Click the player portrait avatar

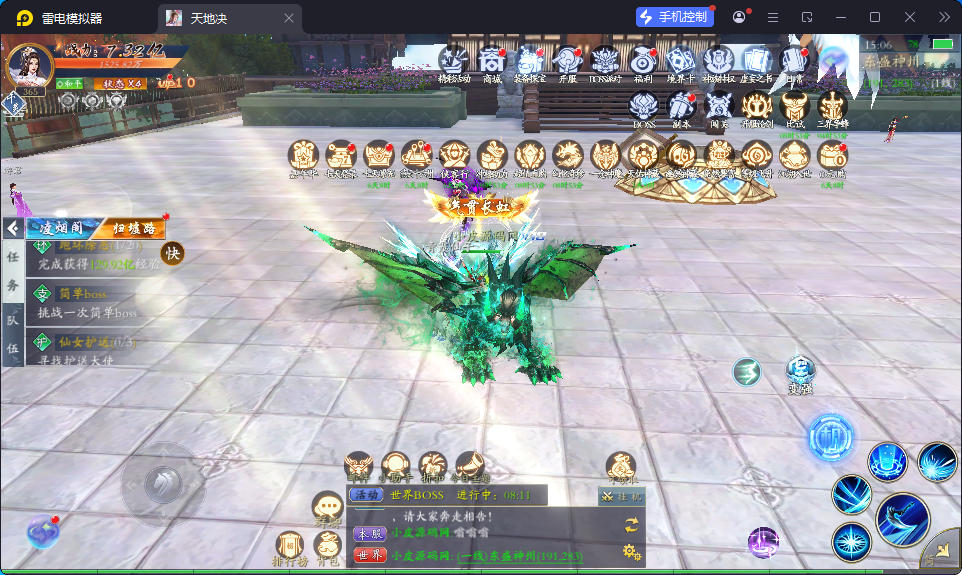coord(29,66)
